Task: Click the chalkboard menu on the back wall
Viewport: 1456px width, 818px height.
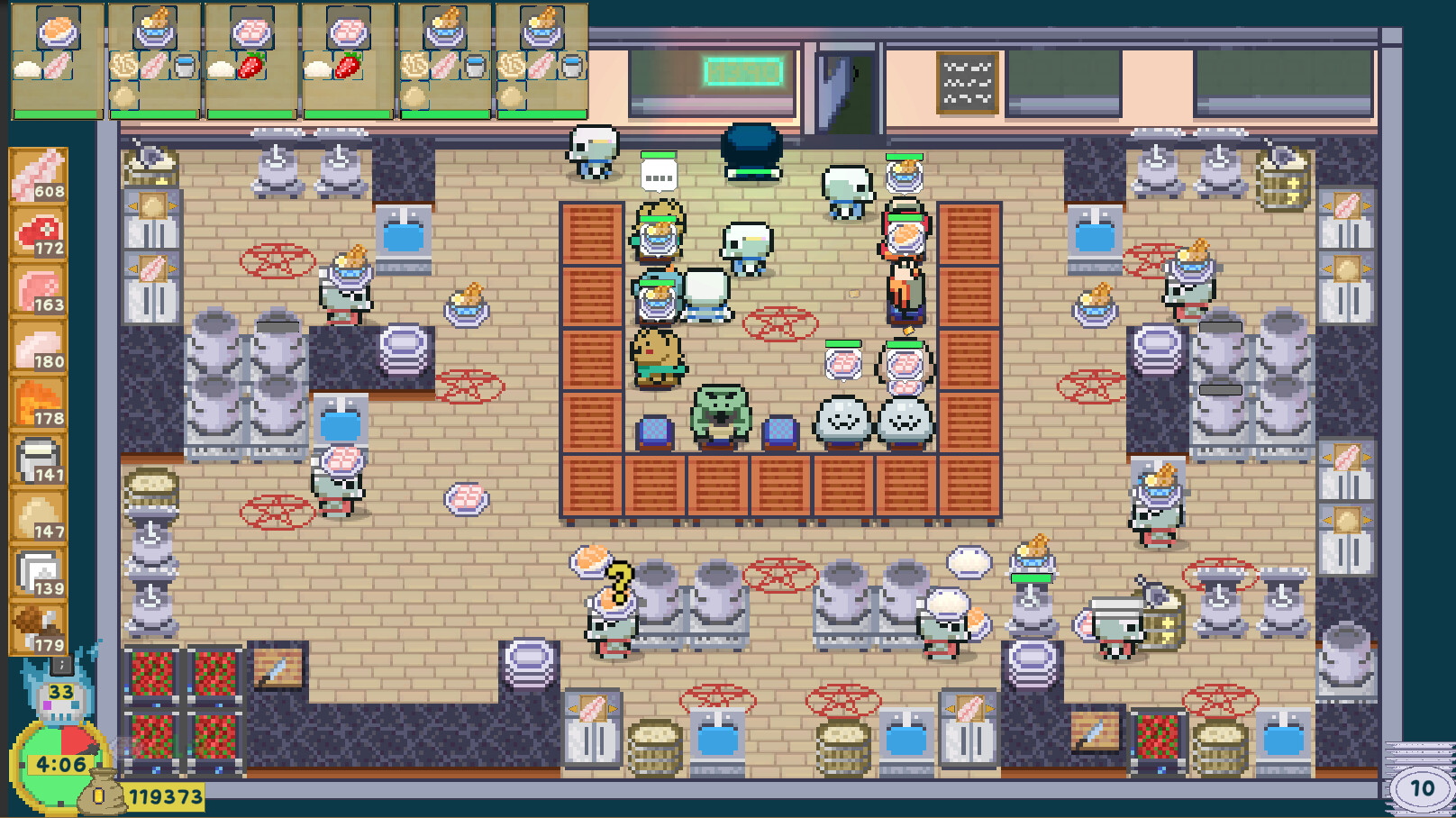Action: click(x=968, y=81)
